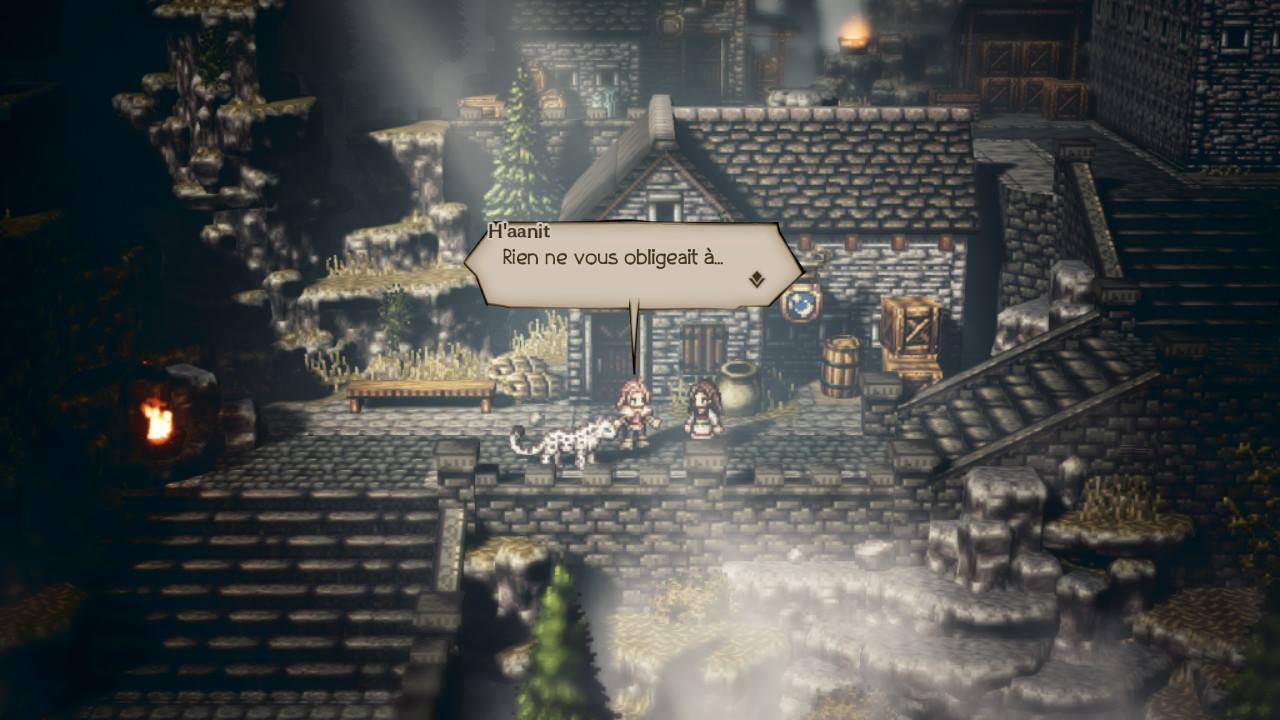
Task: Open the shop door of the stone house
Action: 700,345
